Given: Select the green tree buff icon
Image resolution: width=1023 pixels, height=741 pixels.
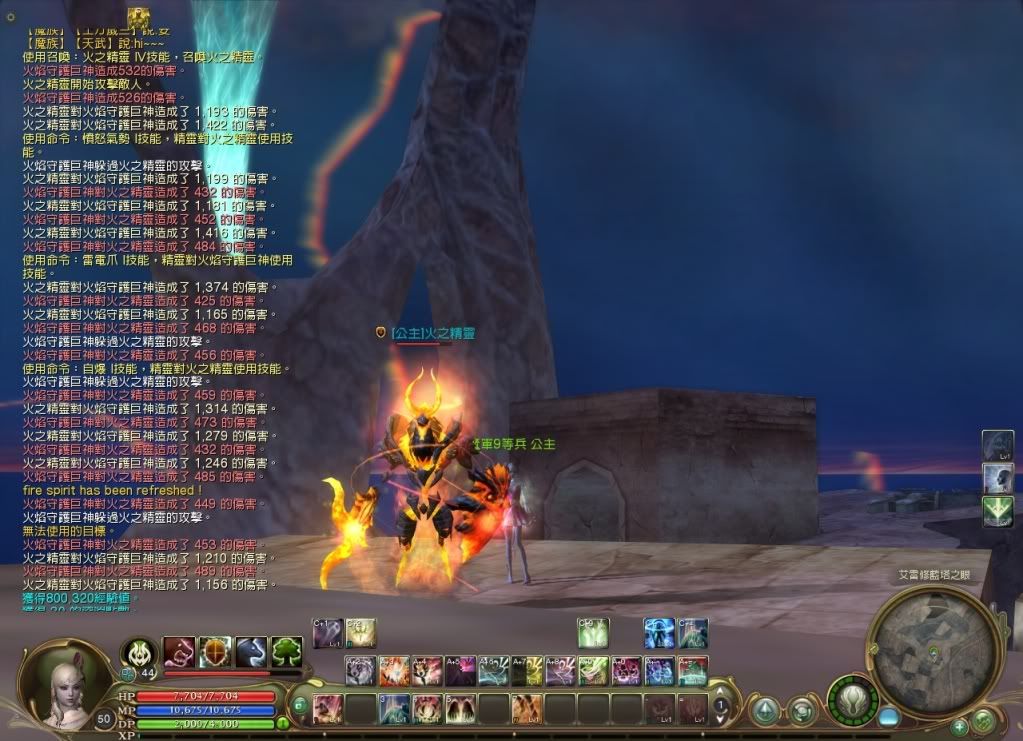Looking at the screenshot, I should [x=287, y=652].
